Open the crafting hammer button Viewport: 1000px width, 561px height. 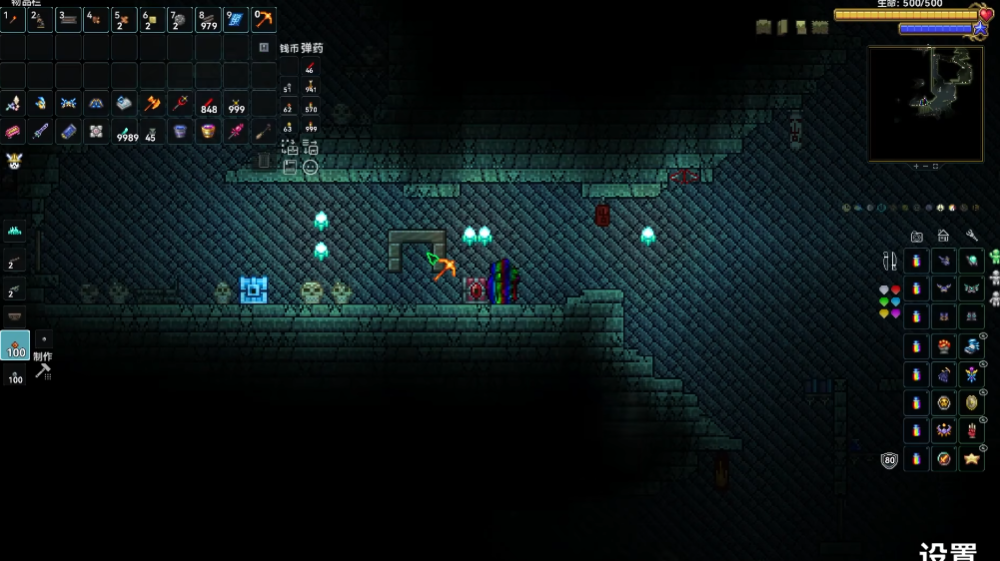(43, 371)
